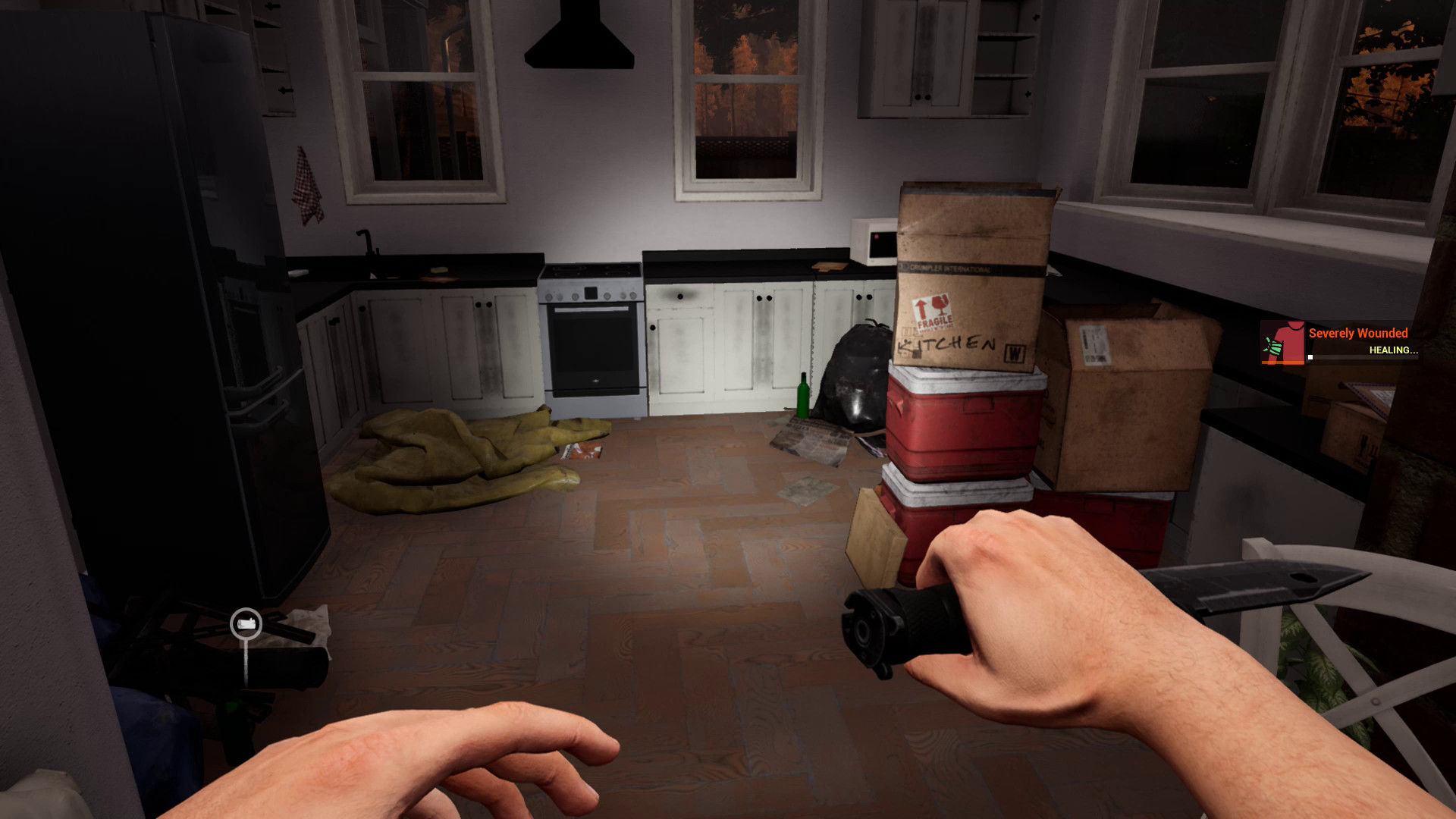
Task: Click the green bottle near the trash bag
Action: [x=802, y=394]
